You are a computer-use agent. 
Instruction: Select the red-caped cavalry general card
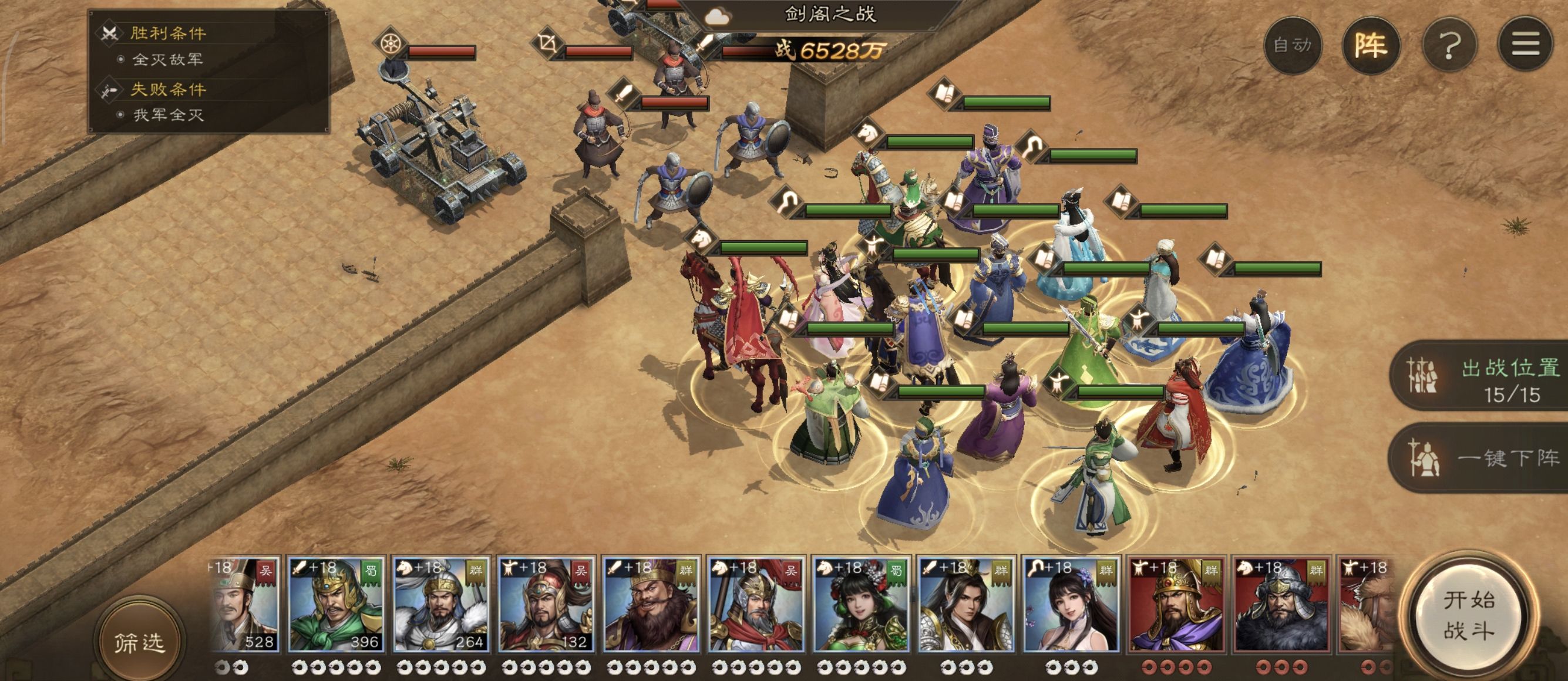[755, 605]
